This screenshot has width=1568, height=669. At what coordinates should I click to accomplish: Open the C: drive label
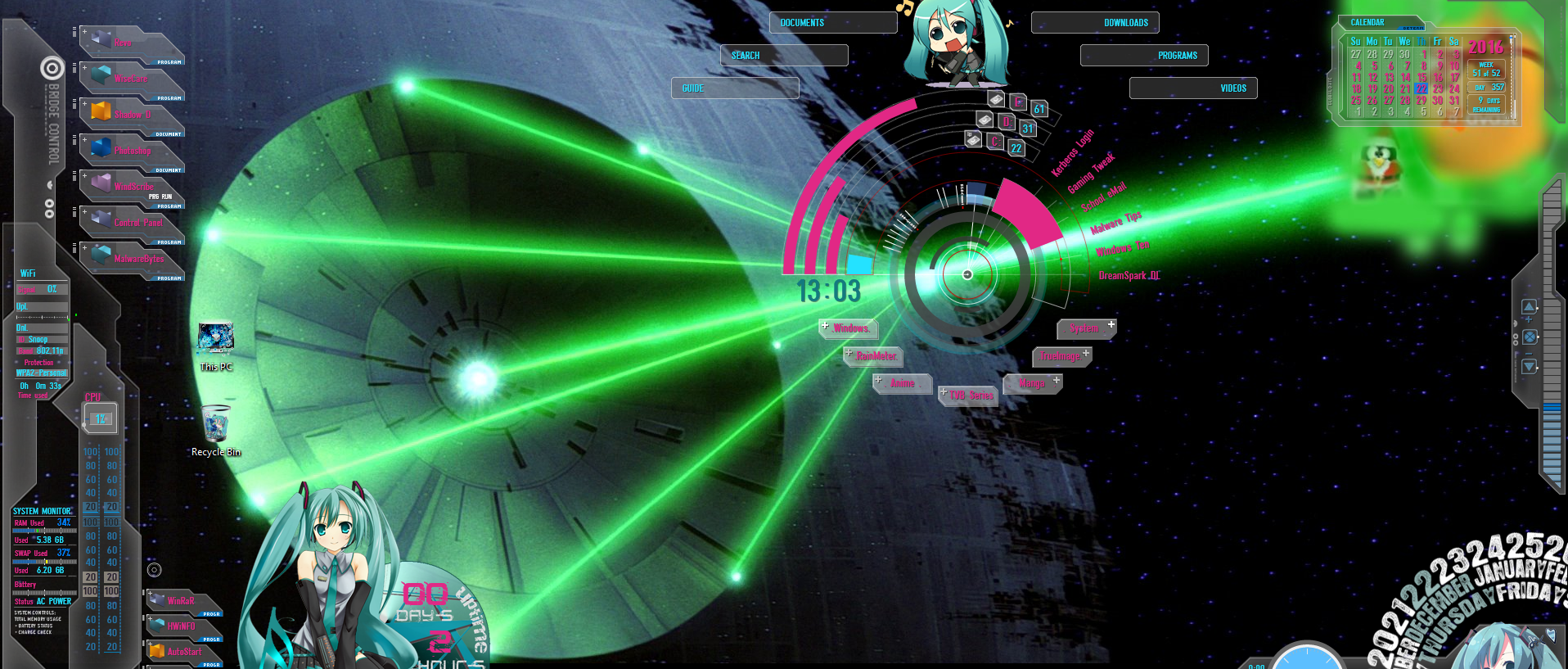pos(994,142)
